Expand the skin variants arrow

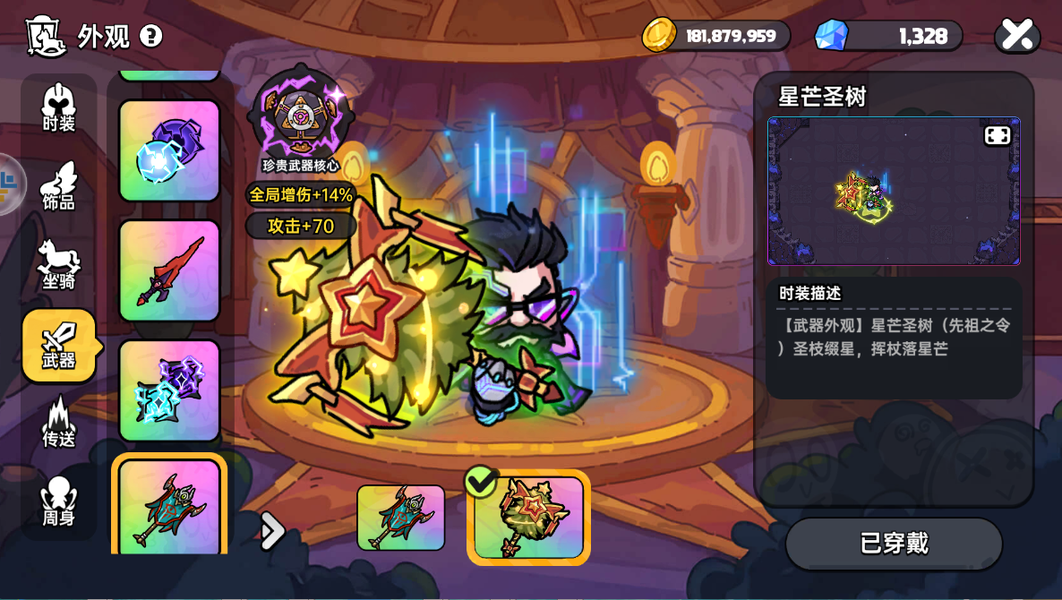tap(272, 531)
